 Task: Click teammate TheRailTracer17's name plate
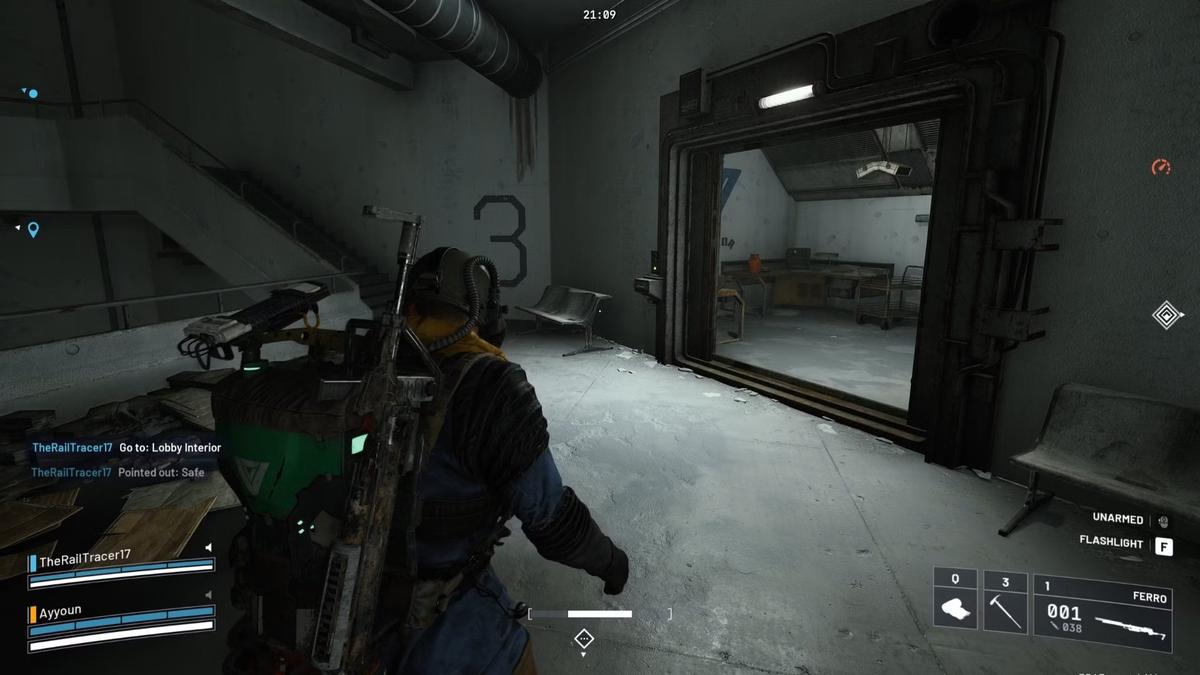[x=85, y=556]
